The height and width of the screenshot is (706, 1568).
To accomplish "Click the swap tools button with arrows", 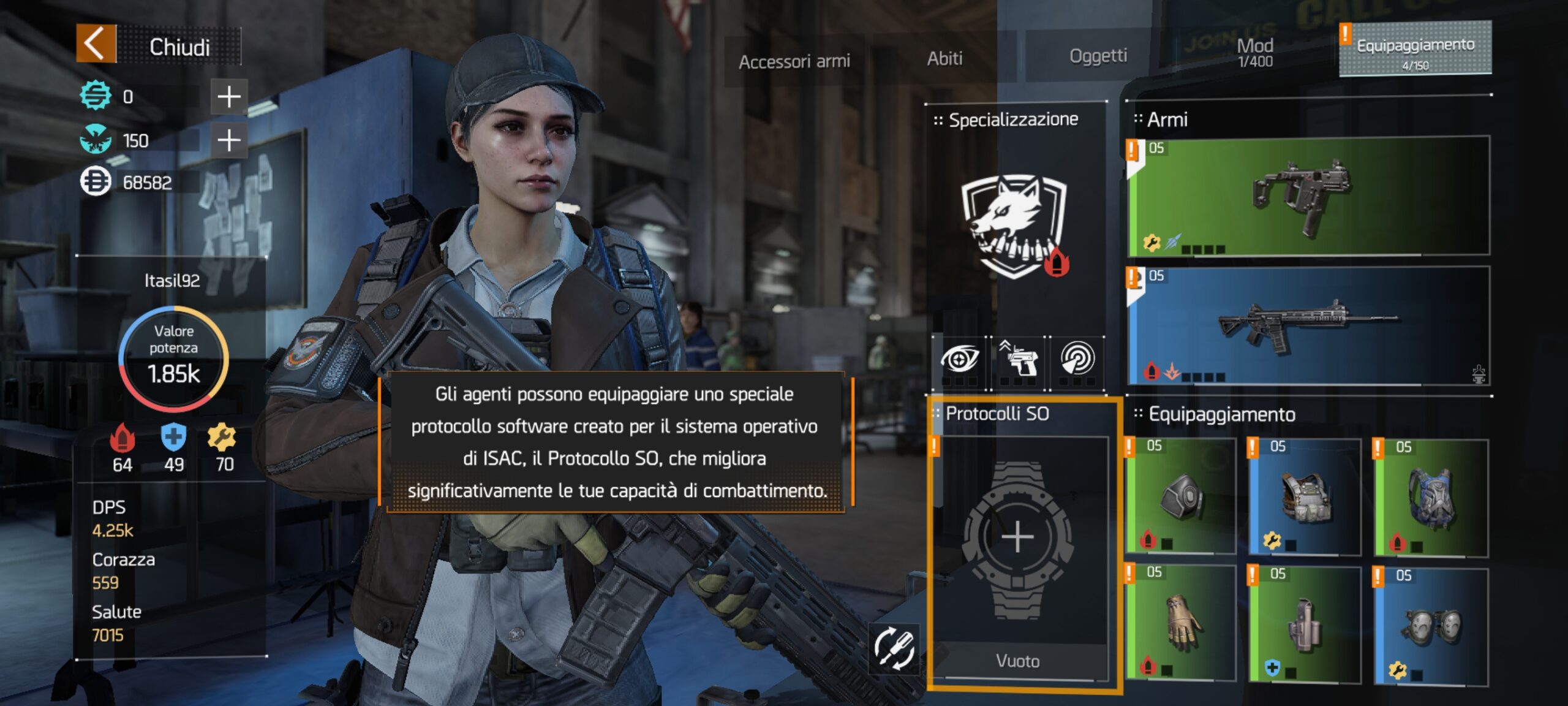I will pos(894,648).
